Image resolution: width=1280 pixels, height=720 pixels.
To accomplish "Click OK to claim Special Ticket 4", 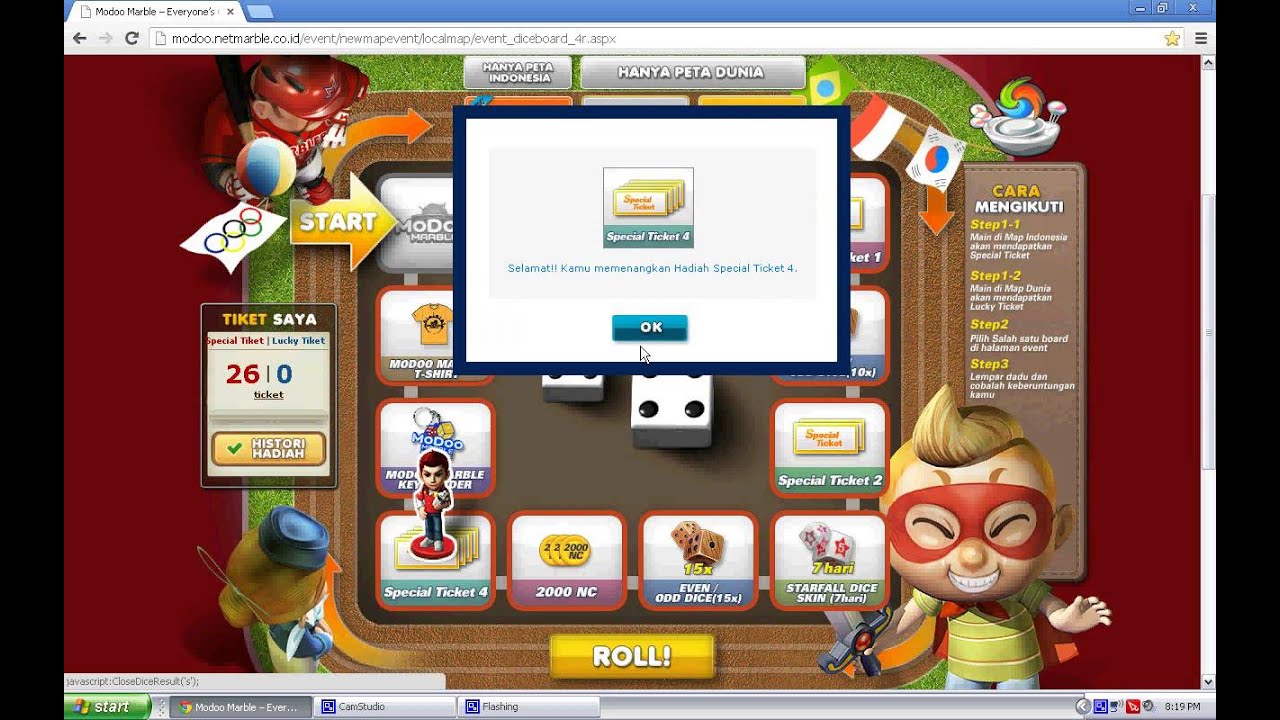I will 649,327.
